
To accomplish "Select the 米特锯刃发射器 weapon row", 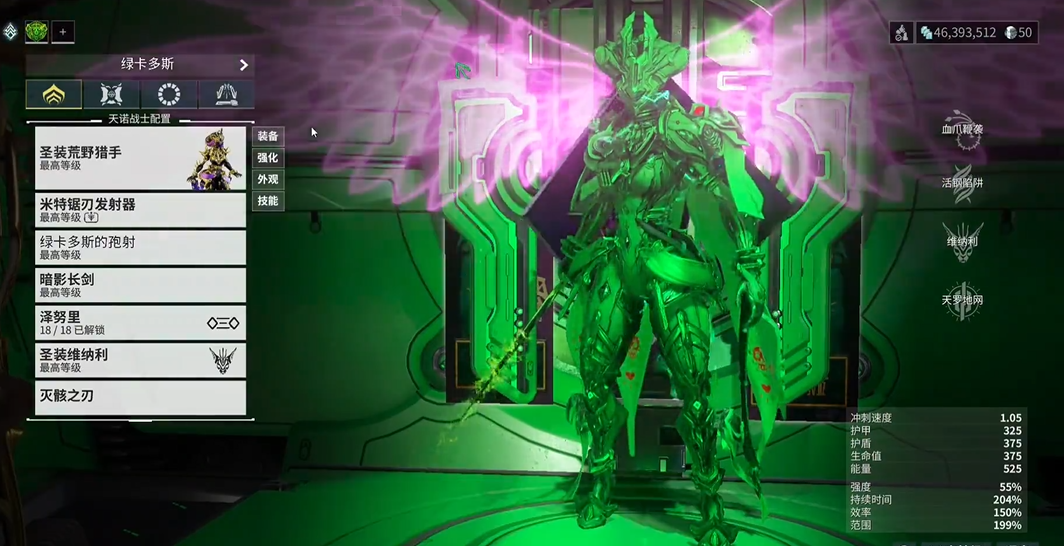I will click(140, 210).
